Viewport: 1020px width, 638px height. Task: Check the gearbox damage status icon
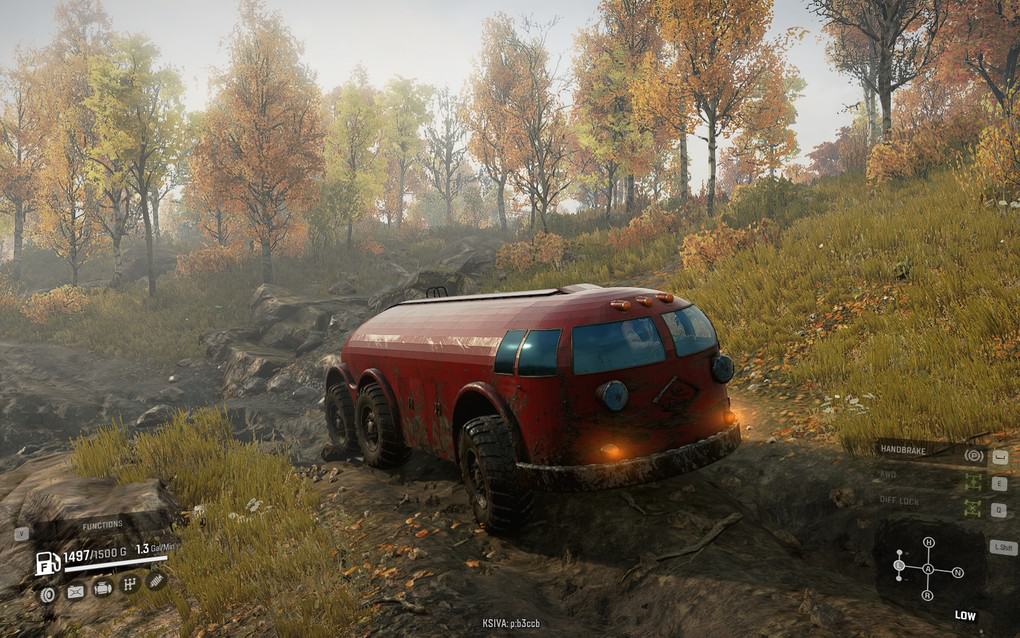pos(129,584)
